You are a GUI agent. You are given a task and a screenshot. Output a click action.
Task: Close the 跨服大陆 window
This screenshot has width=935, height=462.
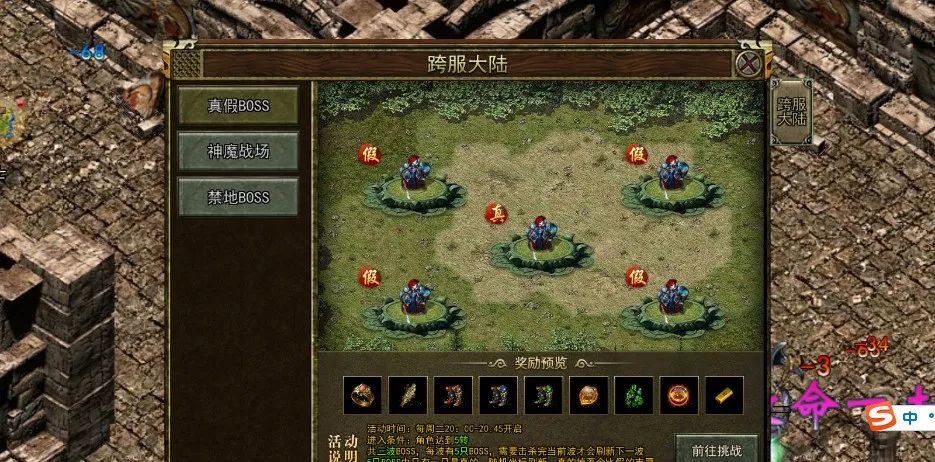click(749, 64)
